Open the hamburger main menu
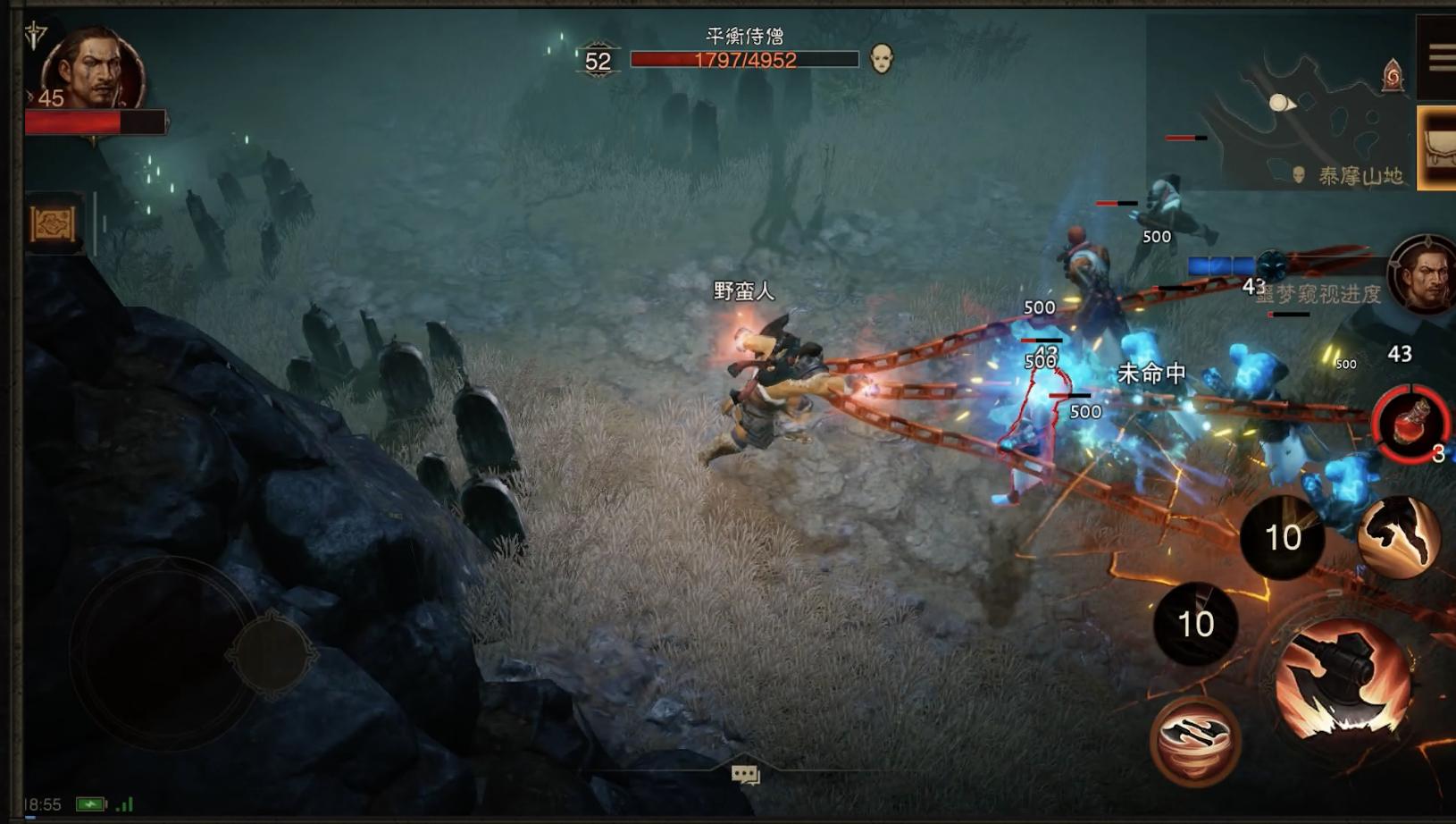The width and height of the screenshot is (1456, 824). point(1440,59)
